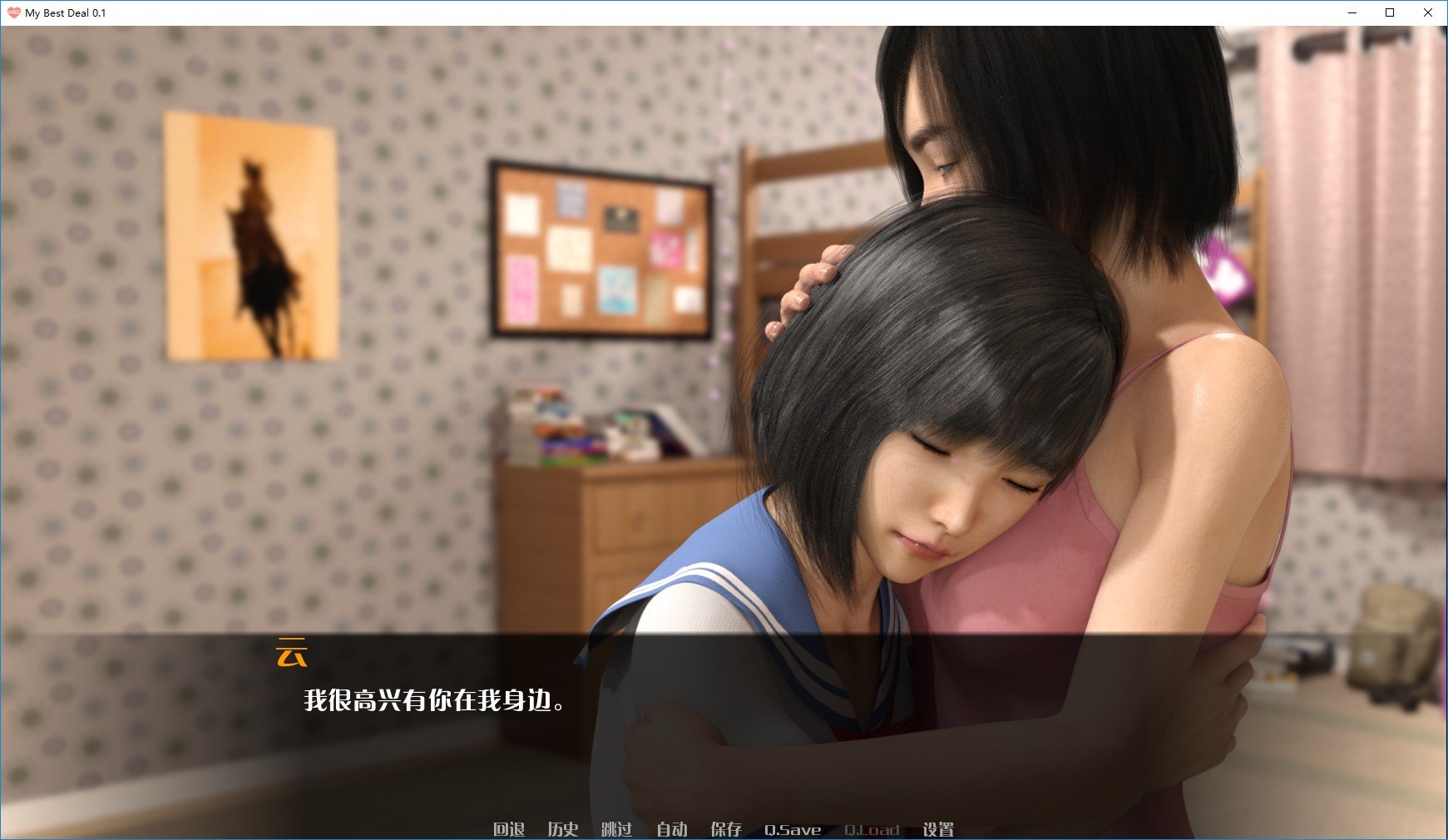1448x840 pixels.
Task: Open the 保存 save screen
Action: (x=726, y=829)
